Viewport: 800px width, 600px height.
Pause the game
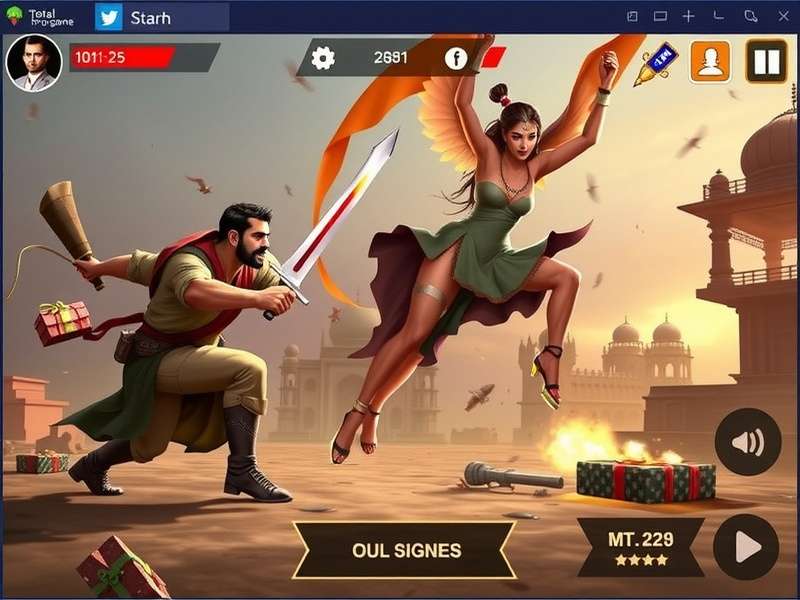(767, 62)
